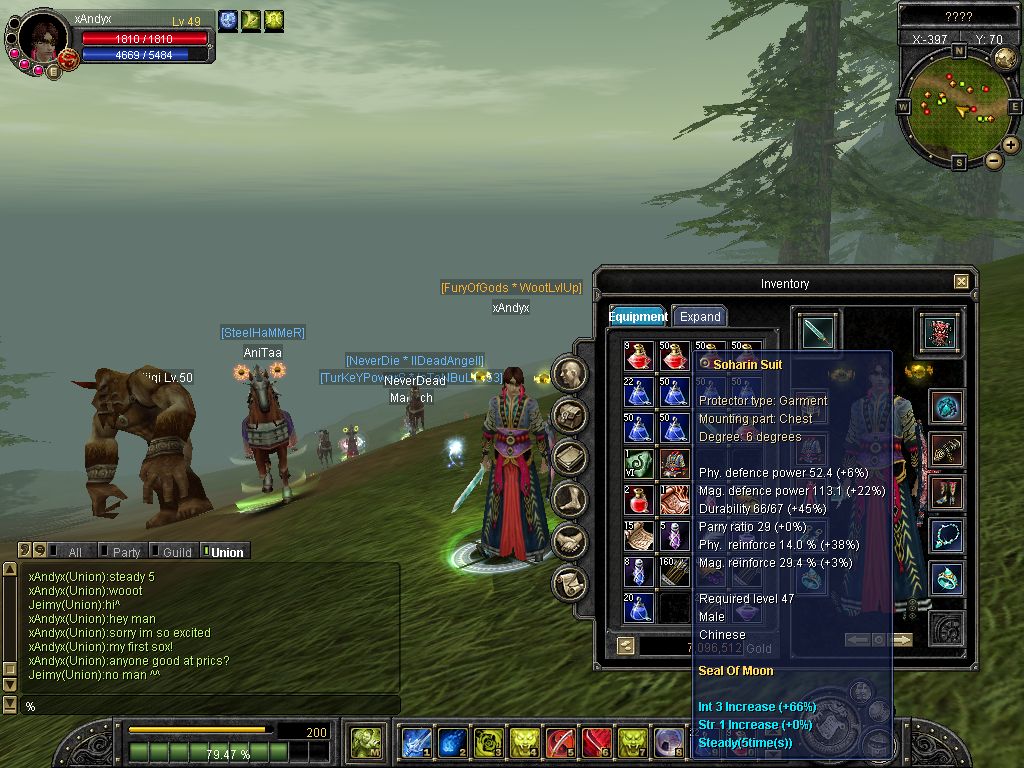Viewport: 1024px width, 768px height.
Task: Zoom in the minimap with plus button
Action: pyautogui.click(x=1011, y=145)
